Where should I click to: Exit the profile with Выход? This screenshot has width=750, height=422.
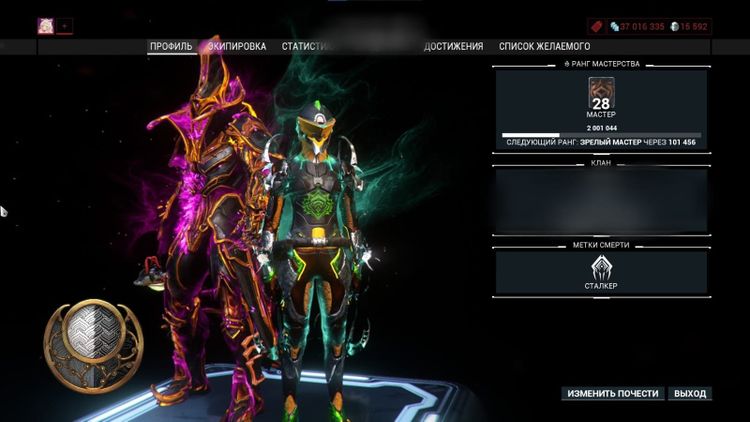click(690, 394)
